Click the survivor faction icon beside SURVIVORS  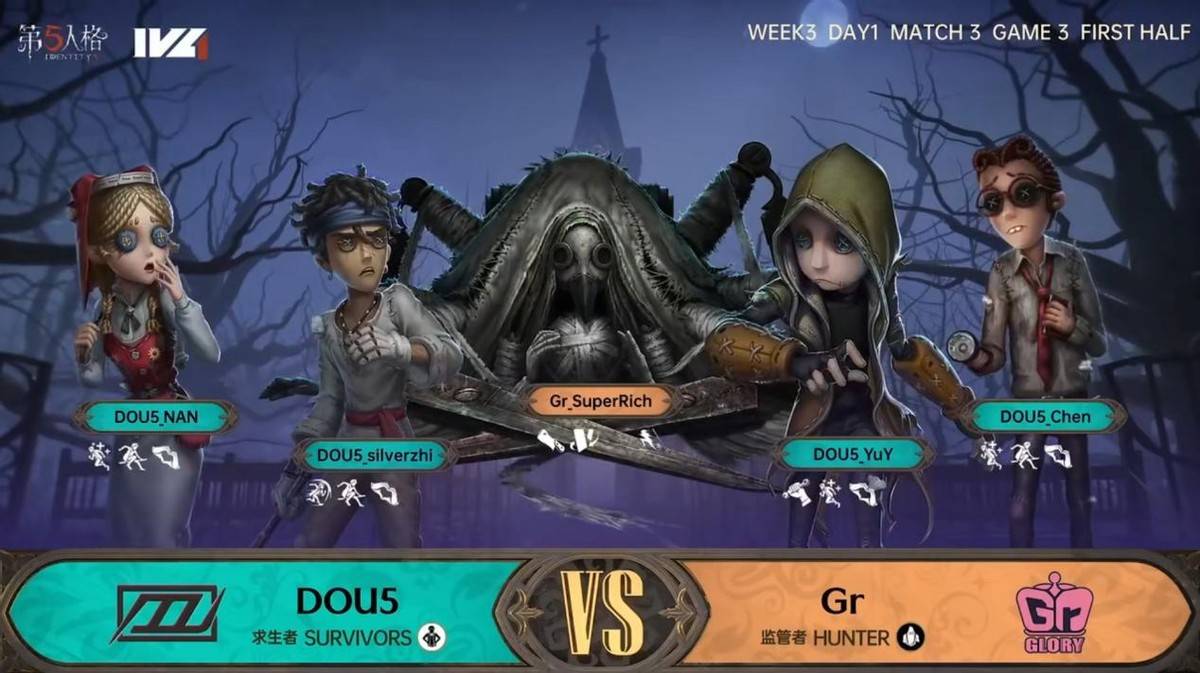pyautogui.click(x=432, y=637)
